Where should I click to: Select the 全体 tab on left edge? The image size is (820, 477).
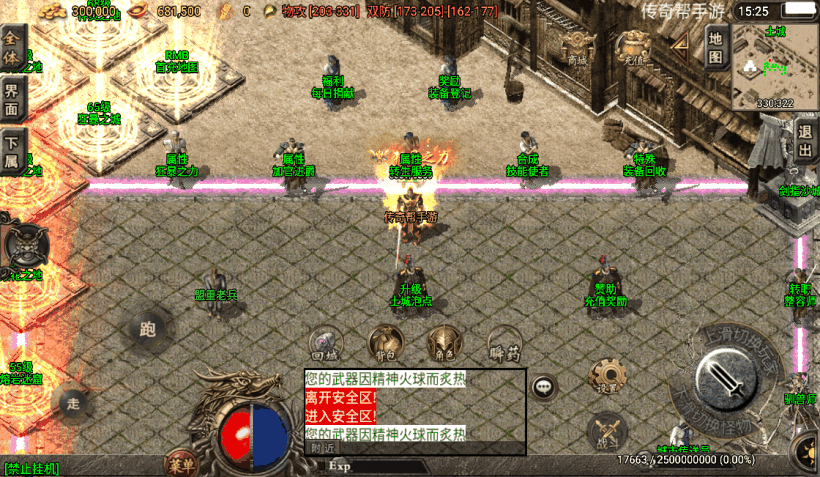[12, 48]
